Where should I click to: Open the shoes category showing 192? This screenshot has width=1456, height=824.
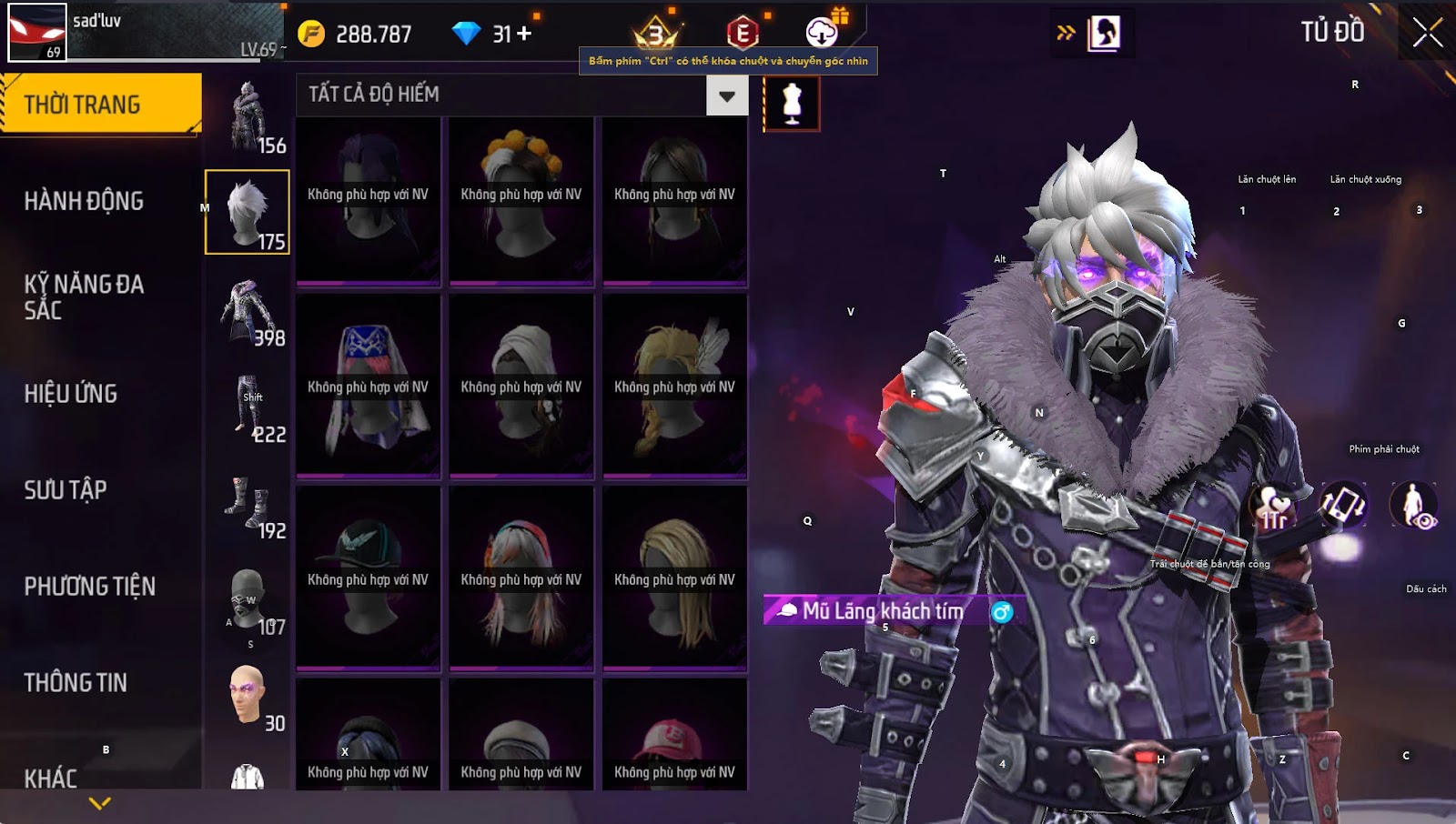pyautogui.click(x=248, y=503)
